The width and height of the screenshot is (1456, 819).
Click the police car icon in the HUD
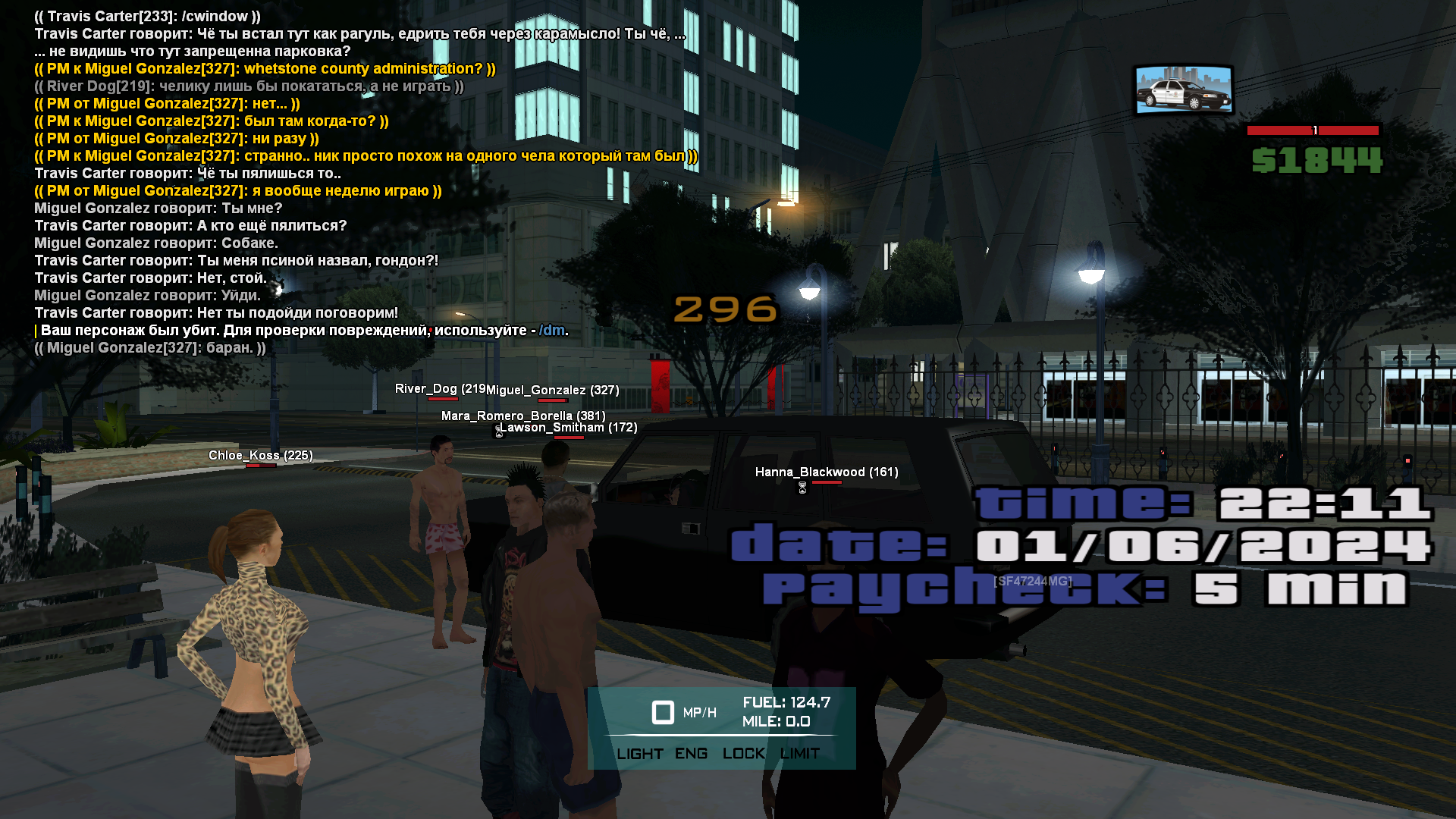tap(1183, 90)
